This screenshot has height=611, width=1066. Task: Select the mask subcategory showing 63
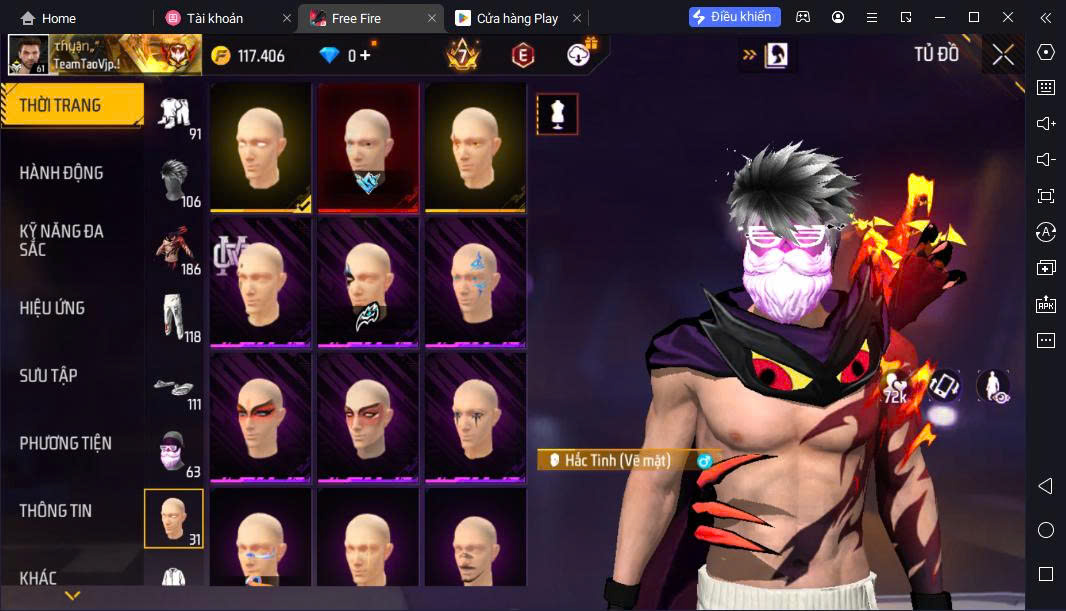pyautogui.click(x=176, y=455)
